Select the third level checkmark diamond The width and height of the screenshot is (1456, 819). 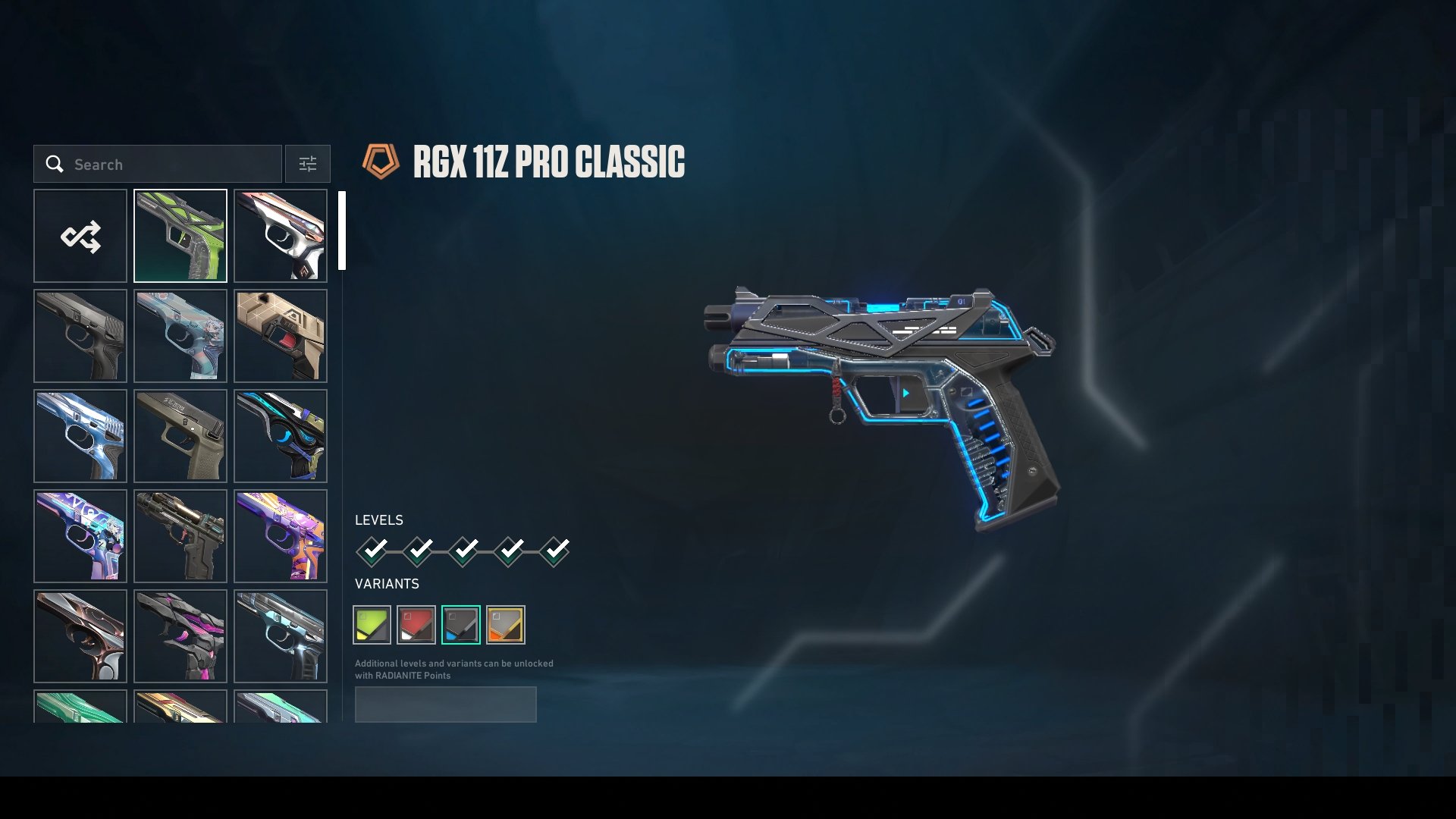click(462, 551)
